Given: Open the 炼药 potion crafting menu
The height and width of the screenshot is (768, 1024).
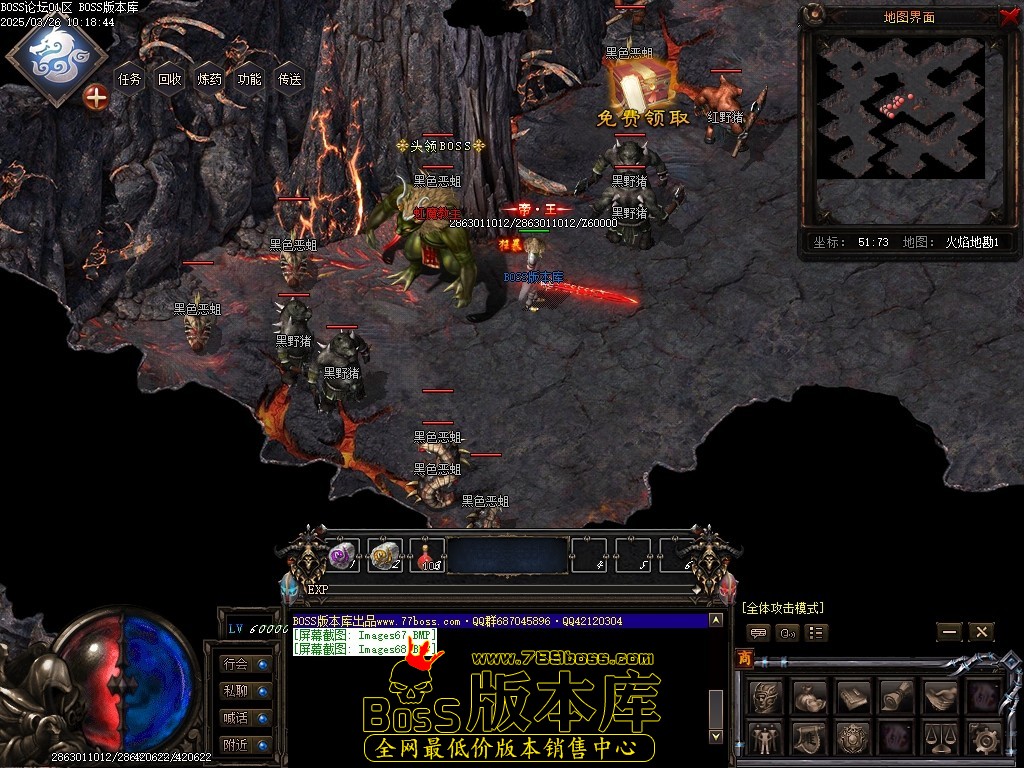Looking at the screenshot, I should coord(210,79).
